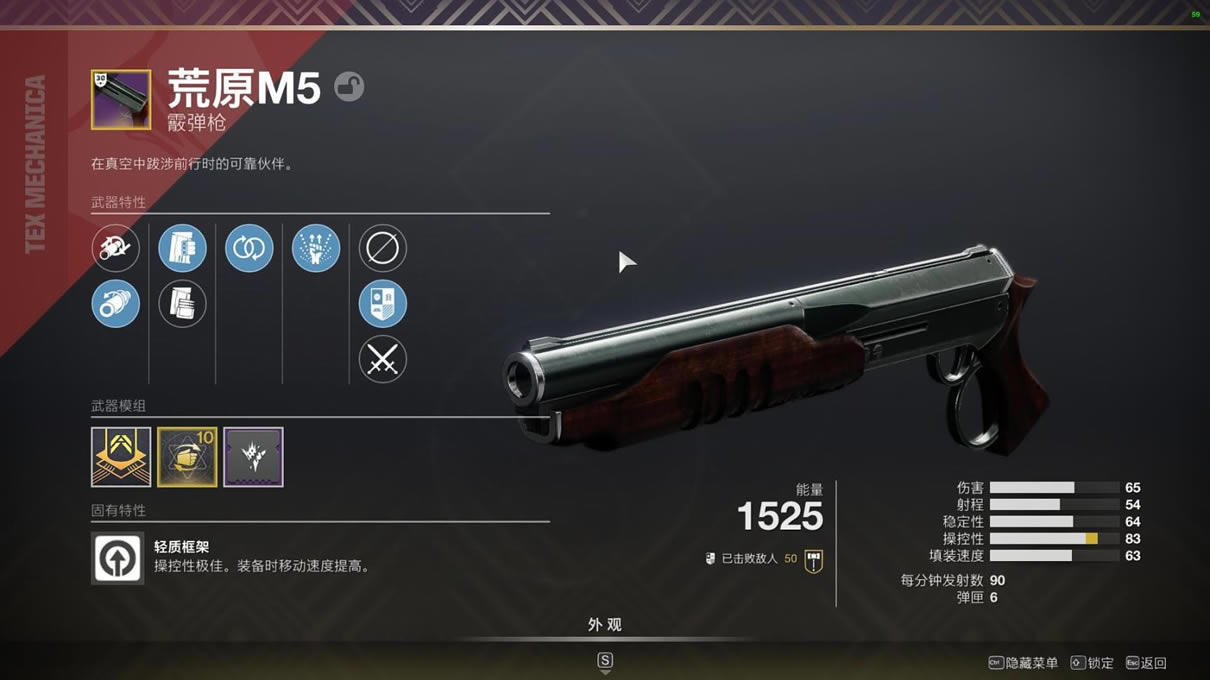The width and height of the screenshot is (1210, 680).
Task: Open the 外观 appearance section
Action: click(x=605, y=625)
